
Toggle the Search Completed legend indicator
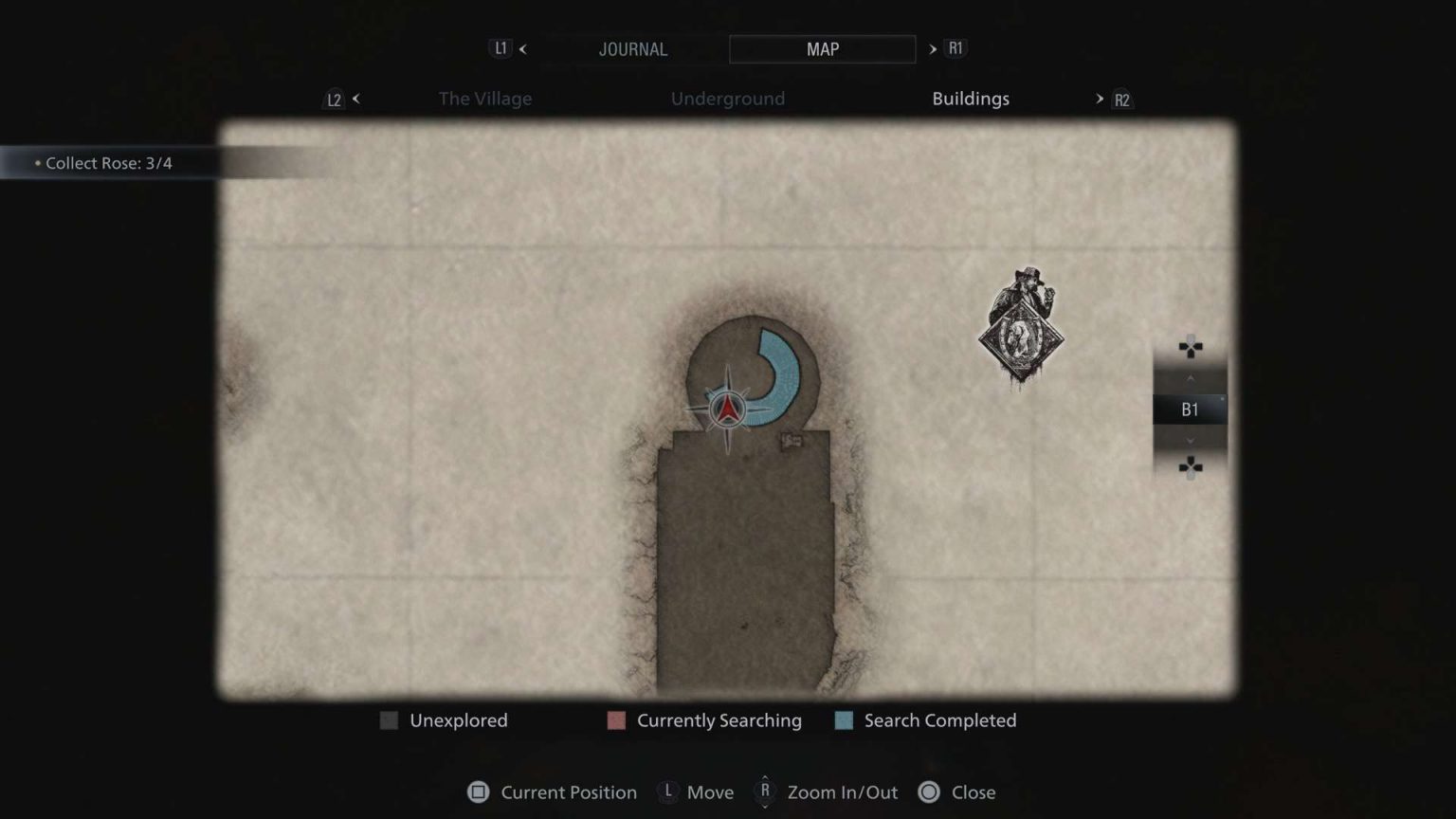click(x=843, y=720)
